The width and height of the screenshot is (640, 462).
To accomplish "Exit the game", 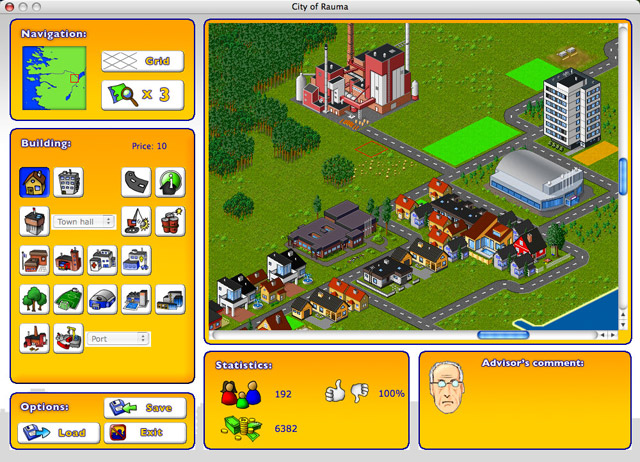I will click(144, 433).
